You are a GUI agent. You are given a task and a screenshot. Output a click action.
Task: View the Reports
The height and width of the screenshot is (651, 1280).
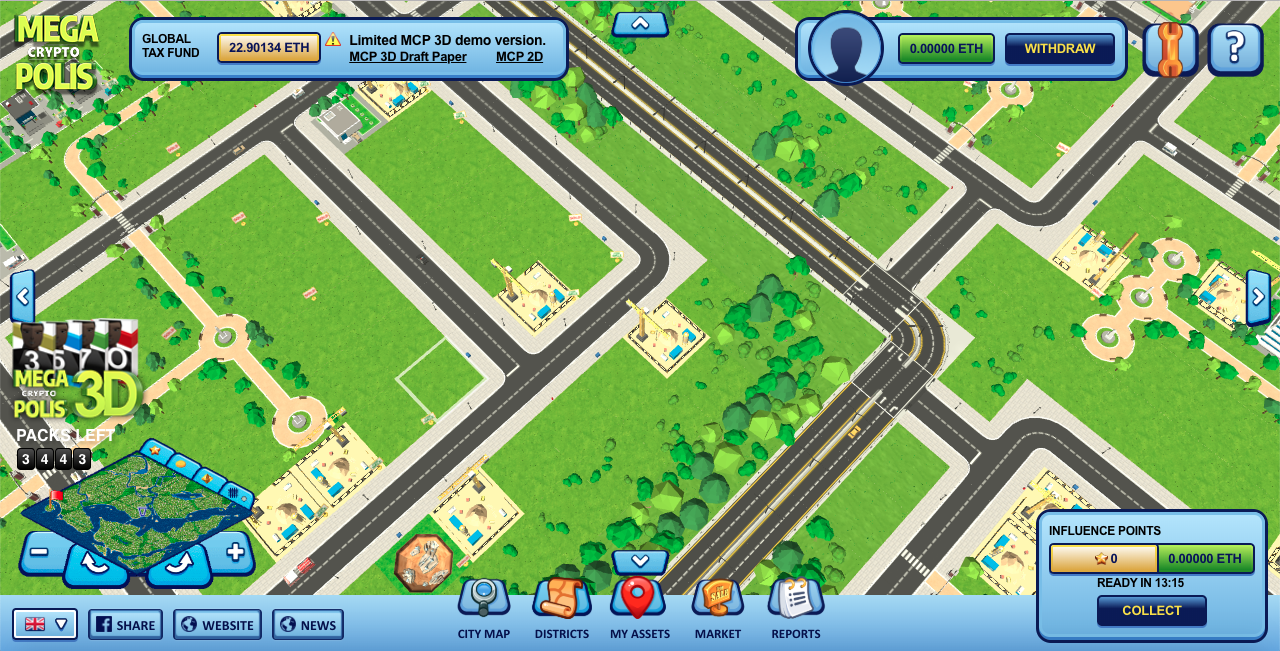pyautogui.click(x=795, y=604)
